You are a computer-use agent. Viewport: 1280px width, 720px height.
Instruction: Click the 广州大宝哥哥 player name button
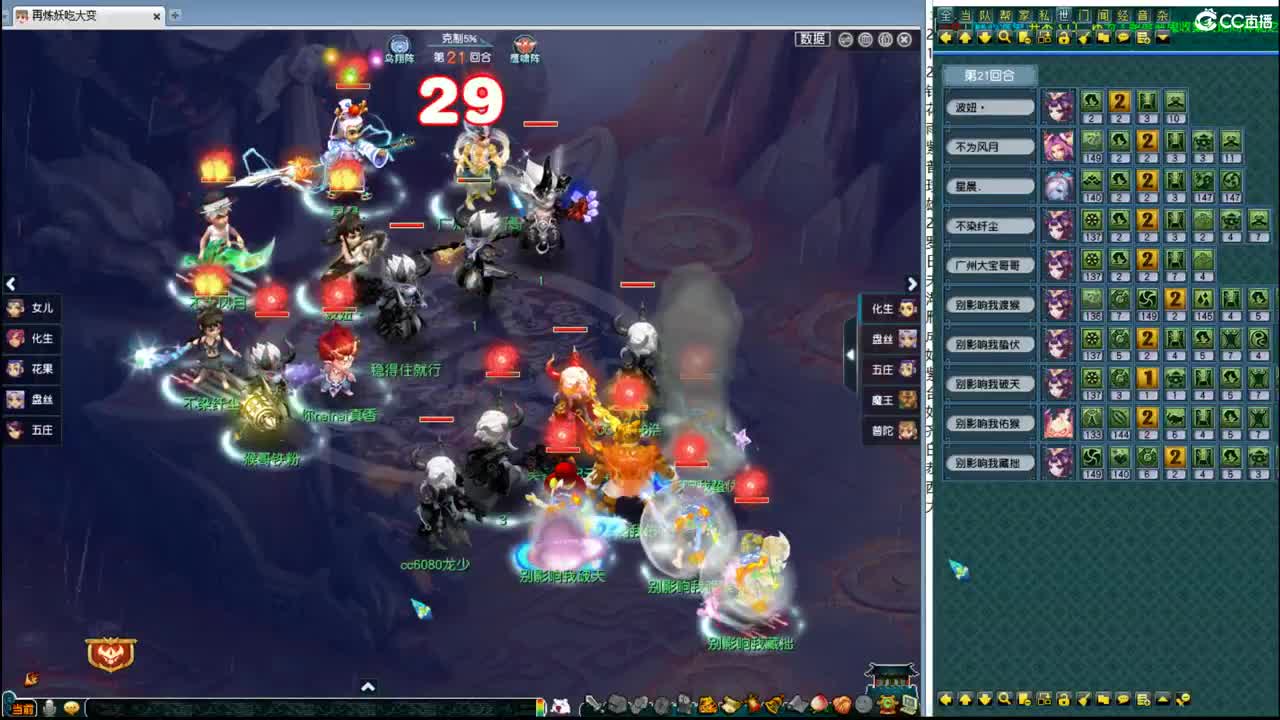click(x=988, y=264)
